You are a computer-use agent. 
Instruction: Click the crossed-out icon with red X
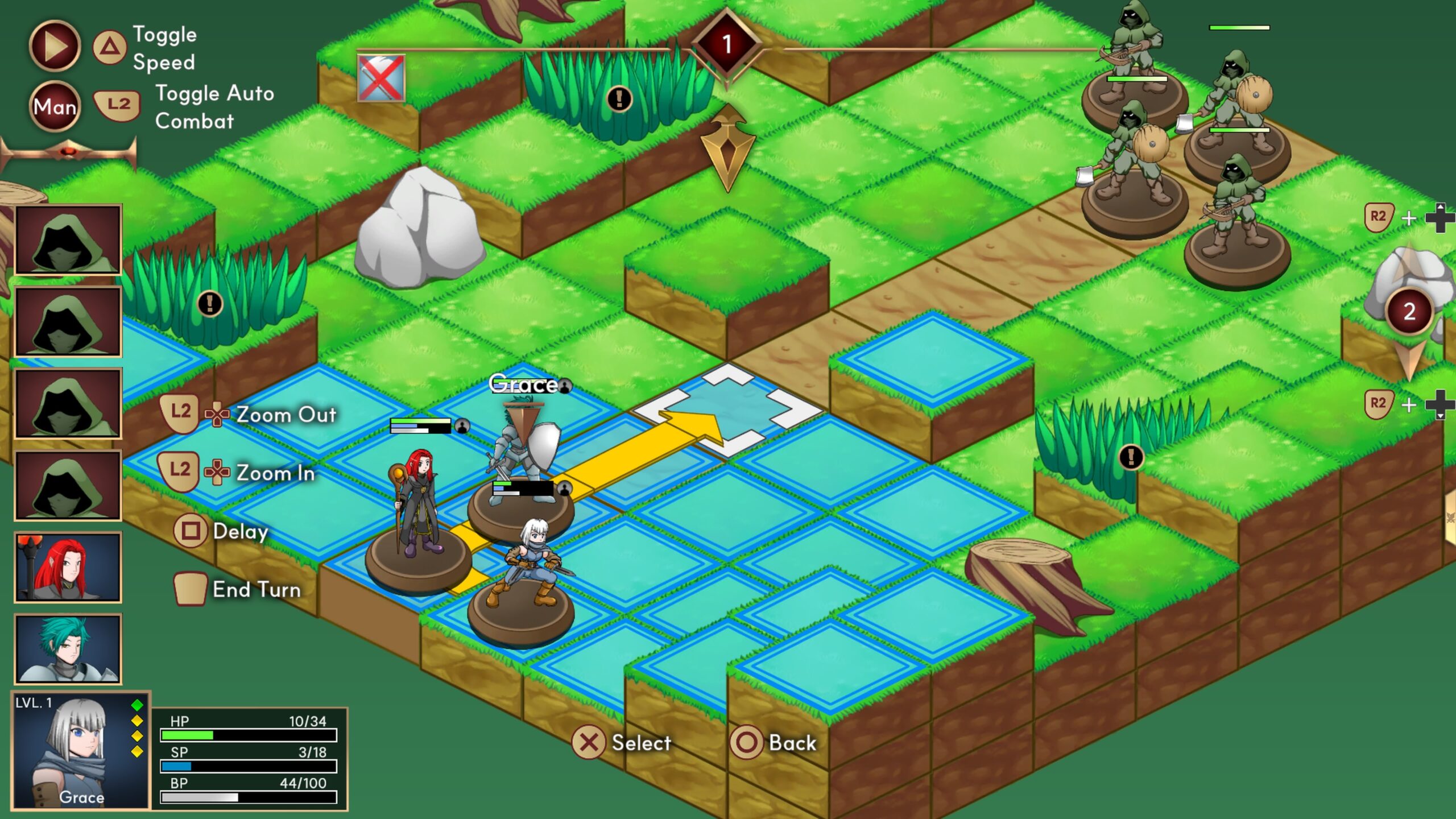coord(381,78)
